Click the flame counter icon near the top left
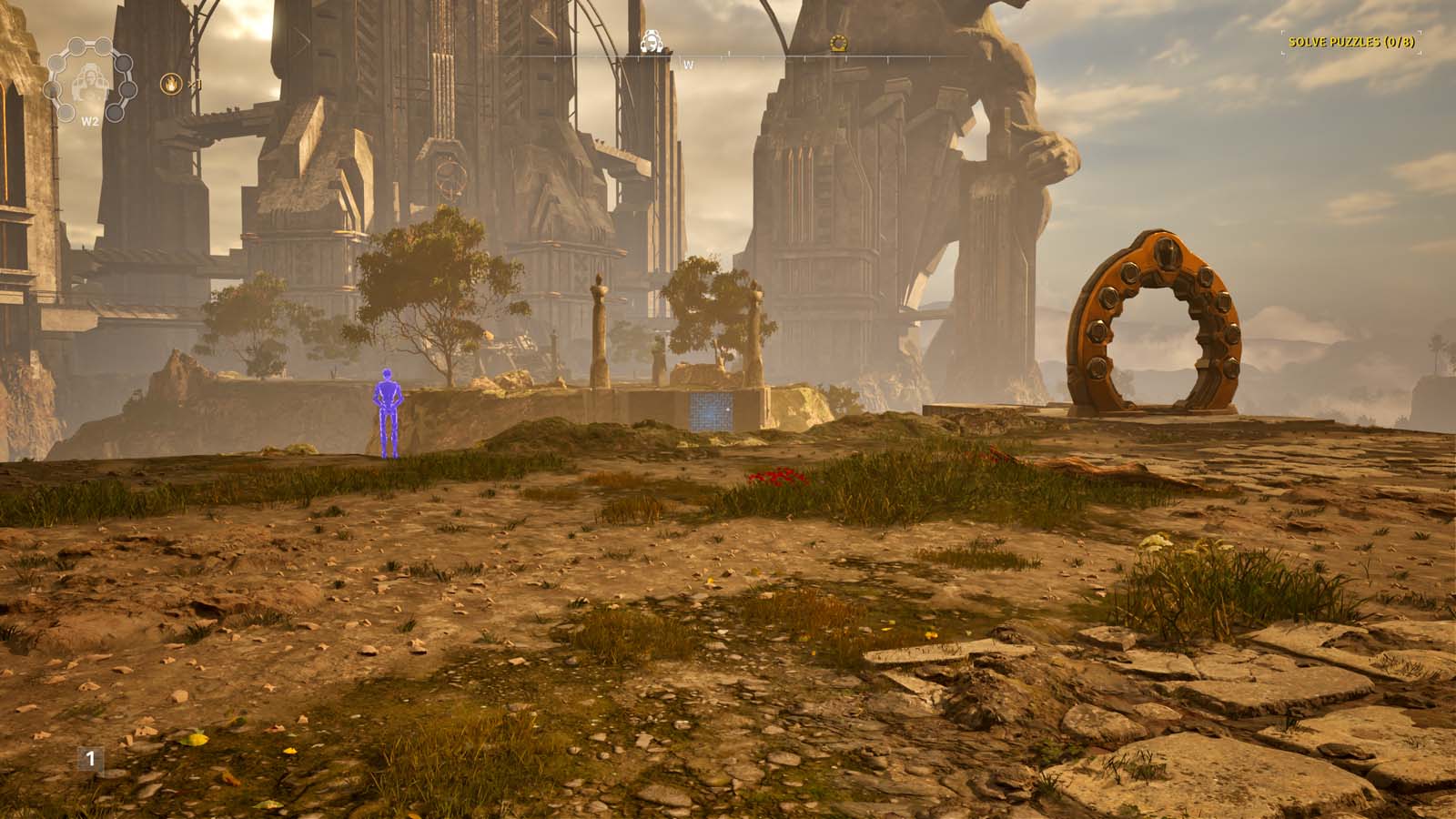Viewport: 1456px width, 819px height. click(171, 84)
